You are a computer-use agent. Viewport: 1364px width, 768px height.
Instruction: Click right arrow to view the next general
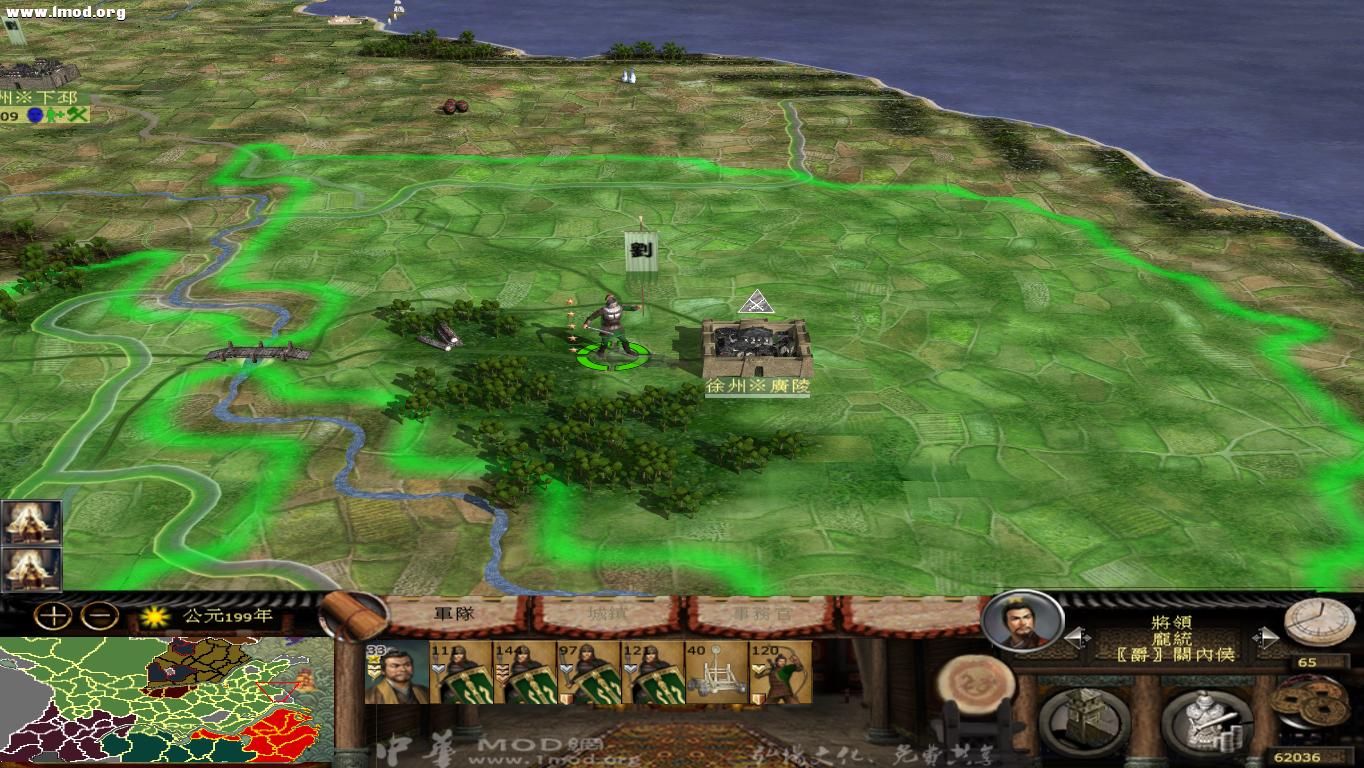1263,636
